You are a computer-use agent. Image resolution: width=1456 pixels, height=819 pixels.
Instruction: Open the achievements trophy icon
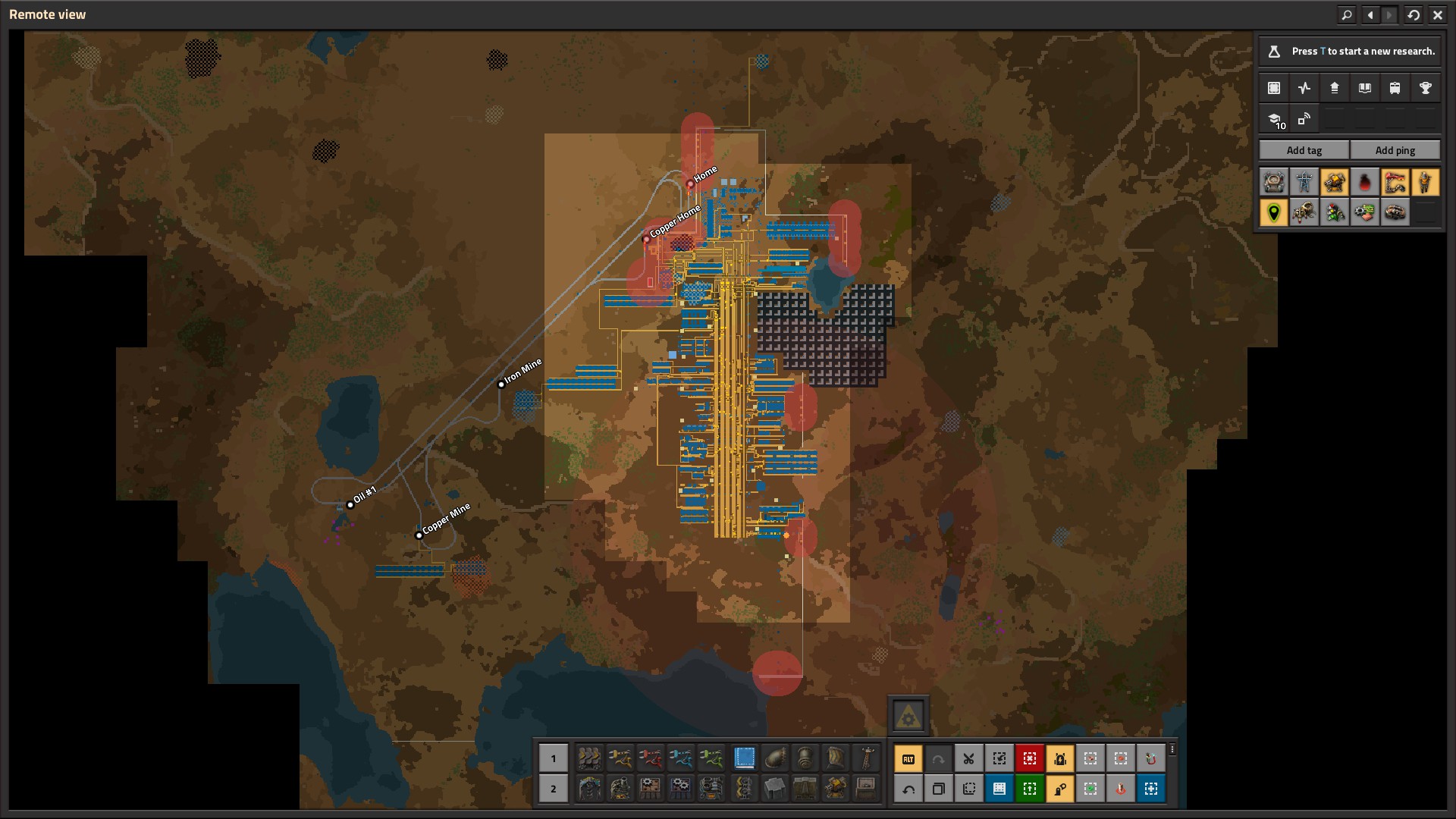1425,88
